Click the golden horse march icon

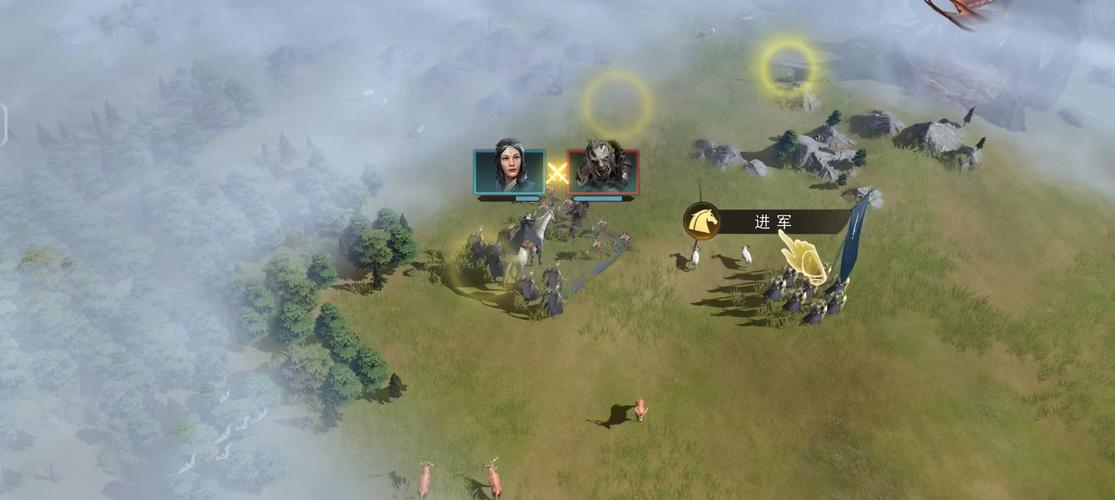coord(701,221)
